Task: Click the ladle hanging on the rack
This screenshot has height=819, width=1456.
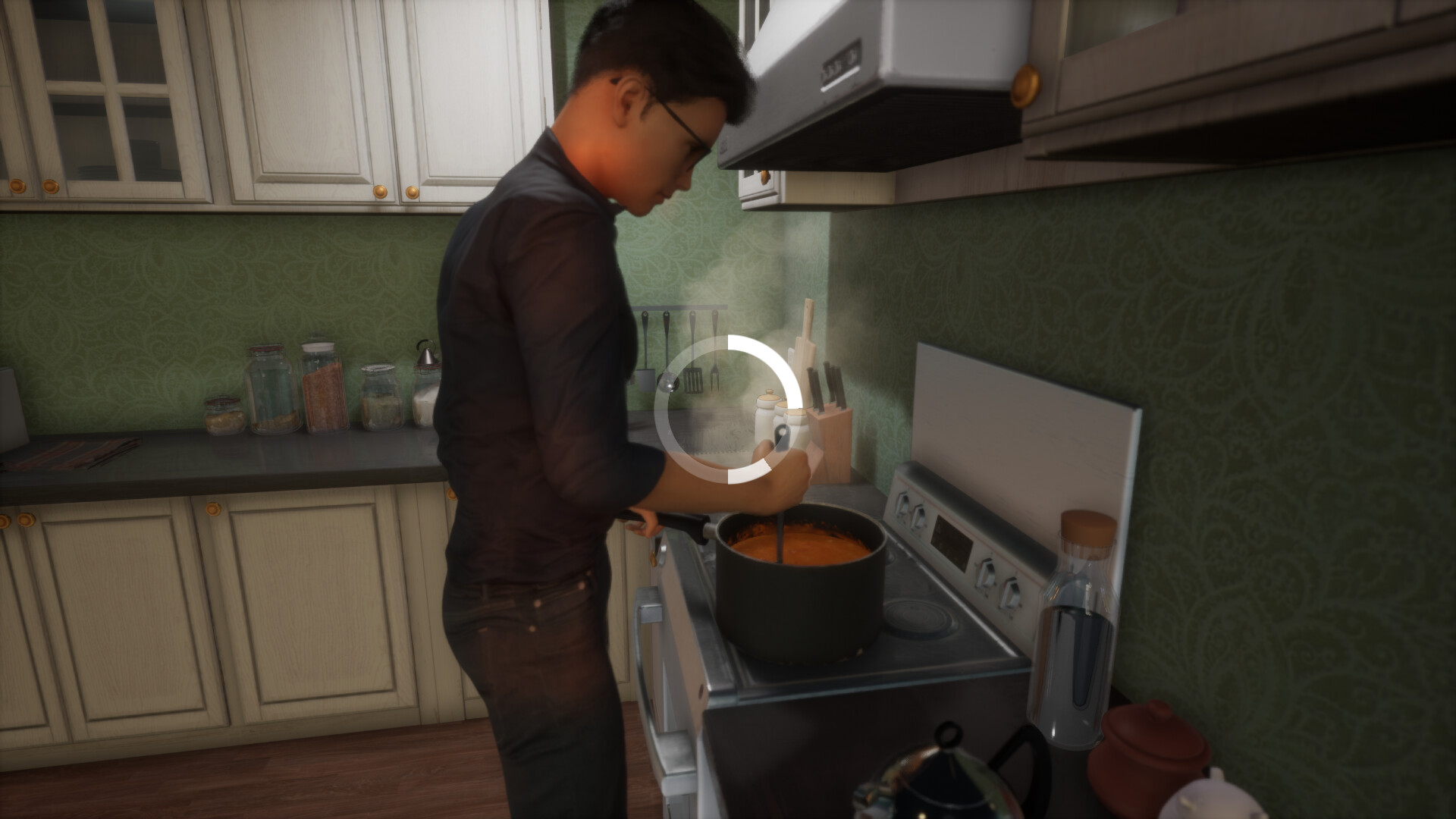Action: (x=668, y=384)
